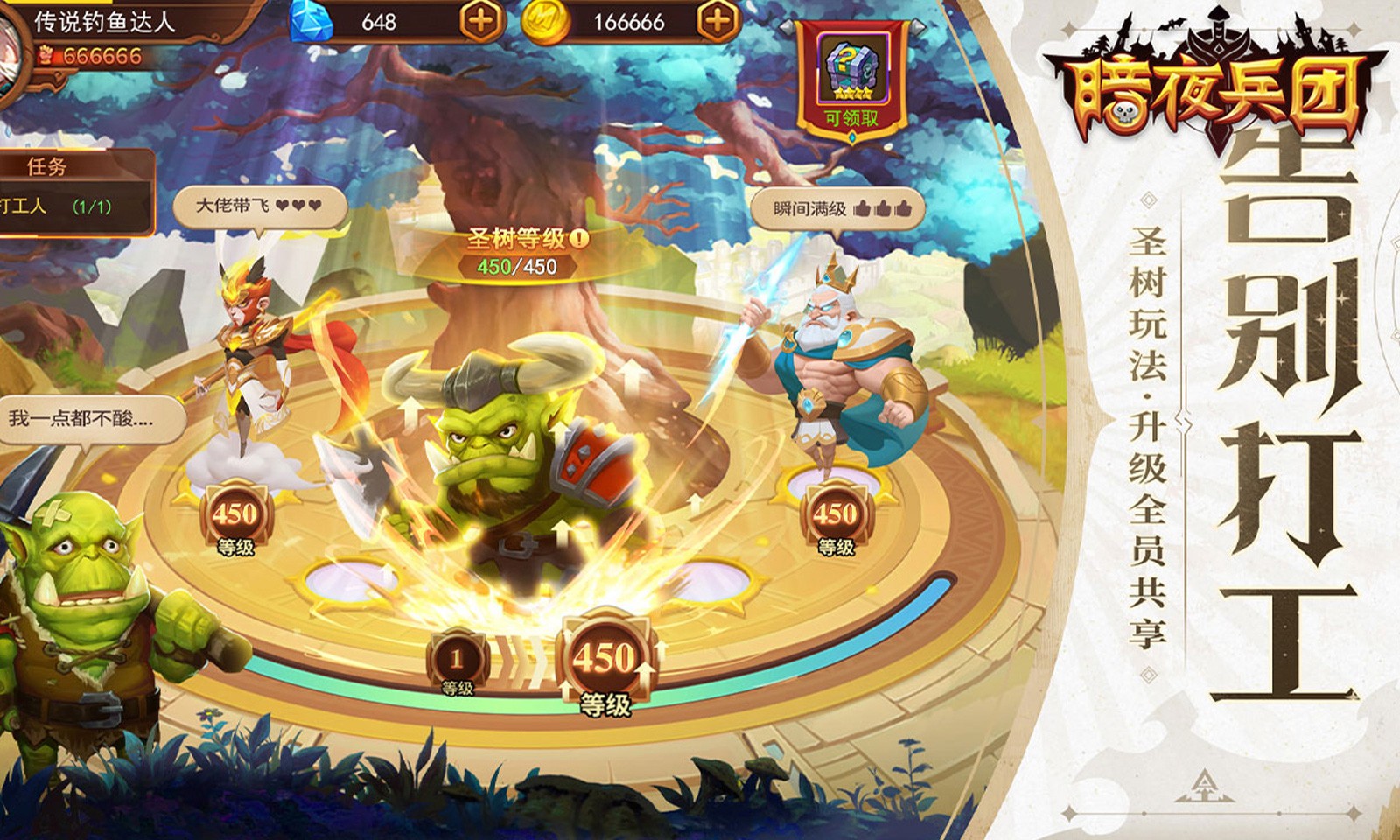Open the 任务 quest panel
This screenshot has width=1400, height=840.
click(48, 166)
